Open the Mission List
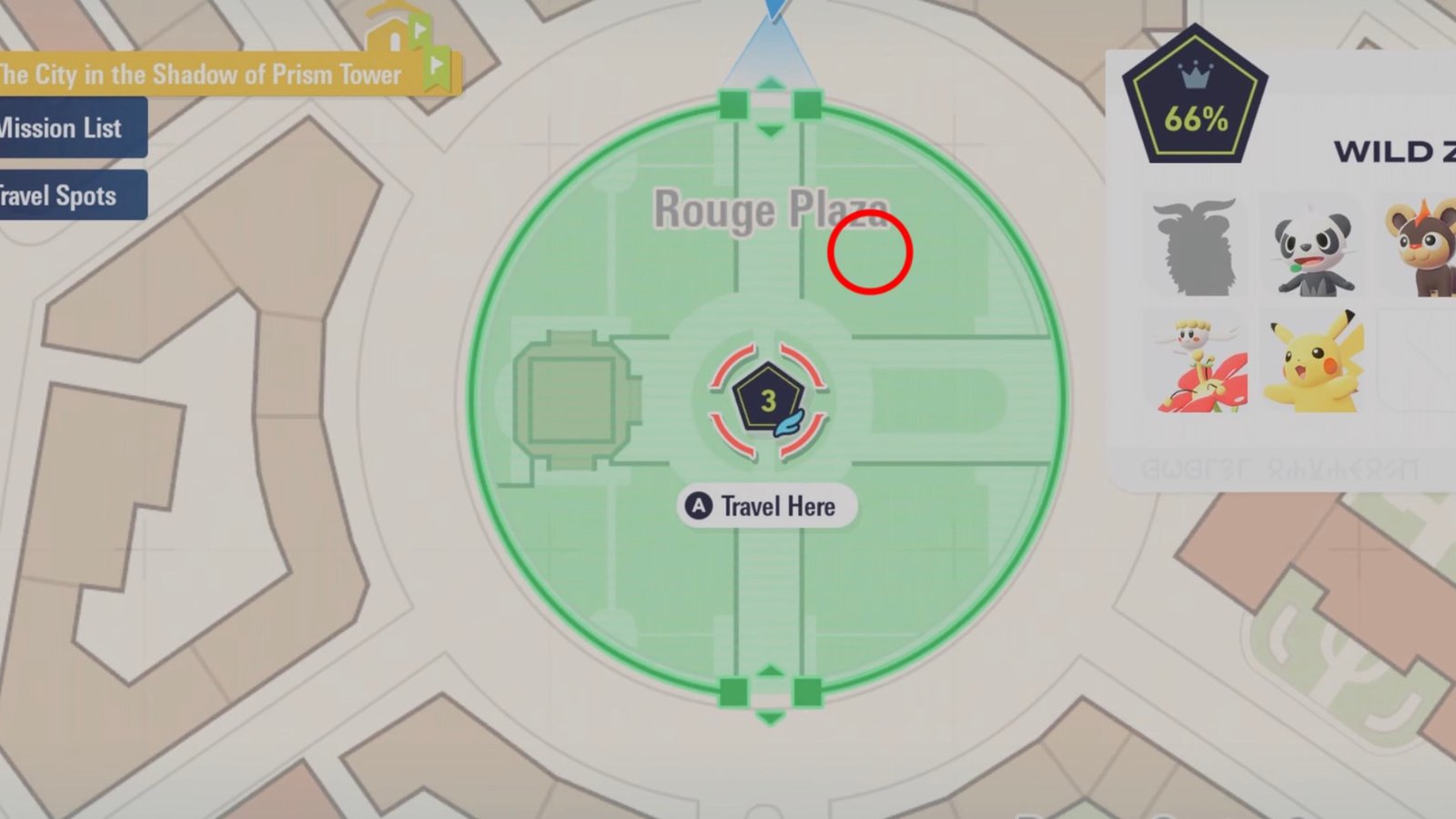 (x=64, y=127)
